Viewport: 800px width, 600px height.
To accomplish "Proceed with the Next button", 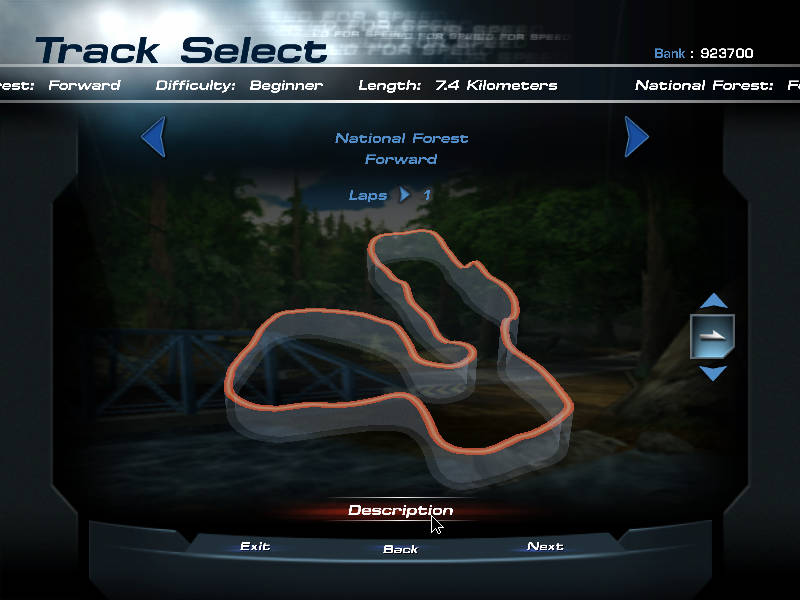I will 545,546.
